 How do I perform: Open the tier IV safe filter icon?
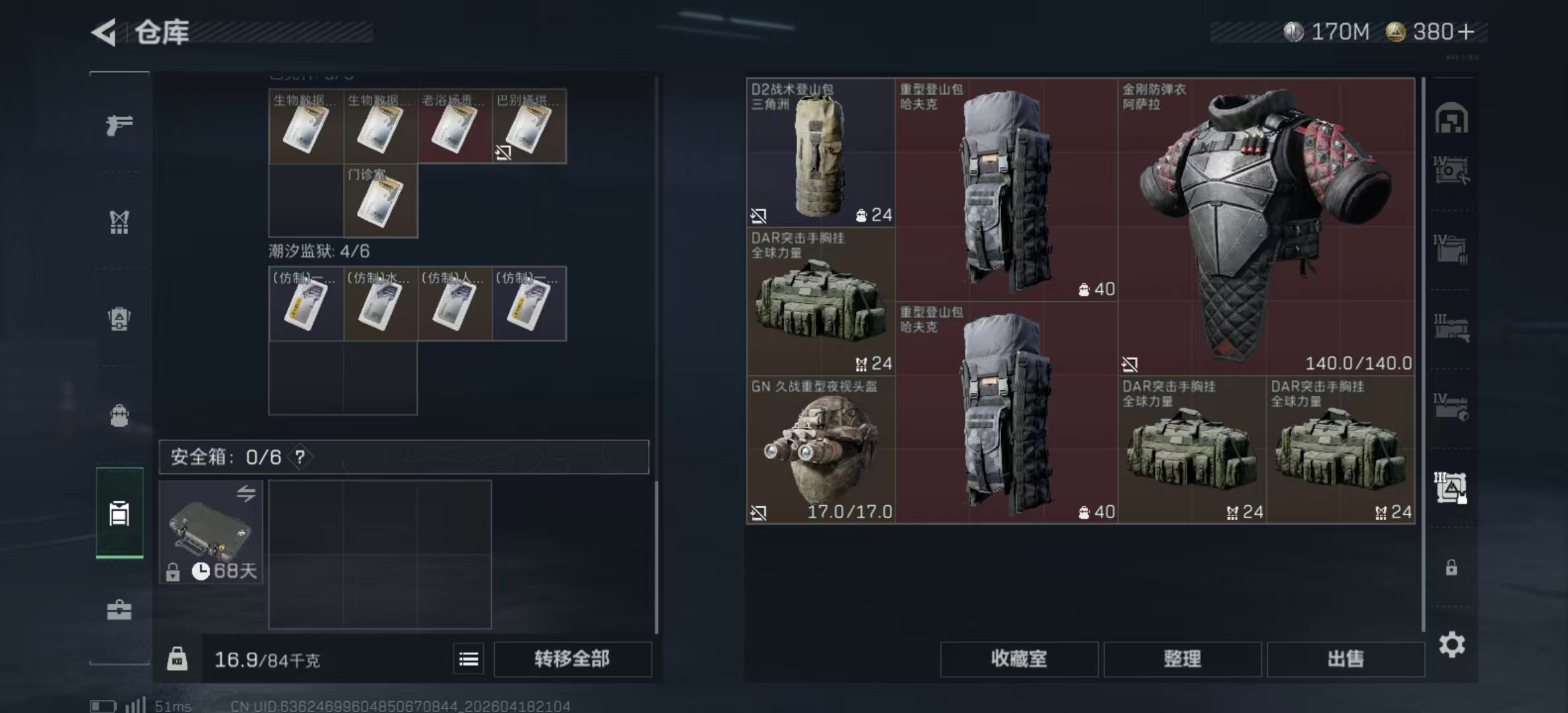pos(1452,170)
